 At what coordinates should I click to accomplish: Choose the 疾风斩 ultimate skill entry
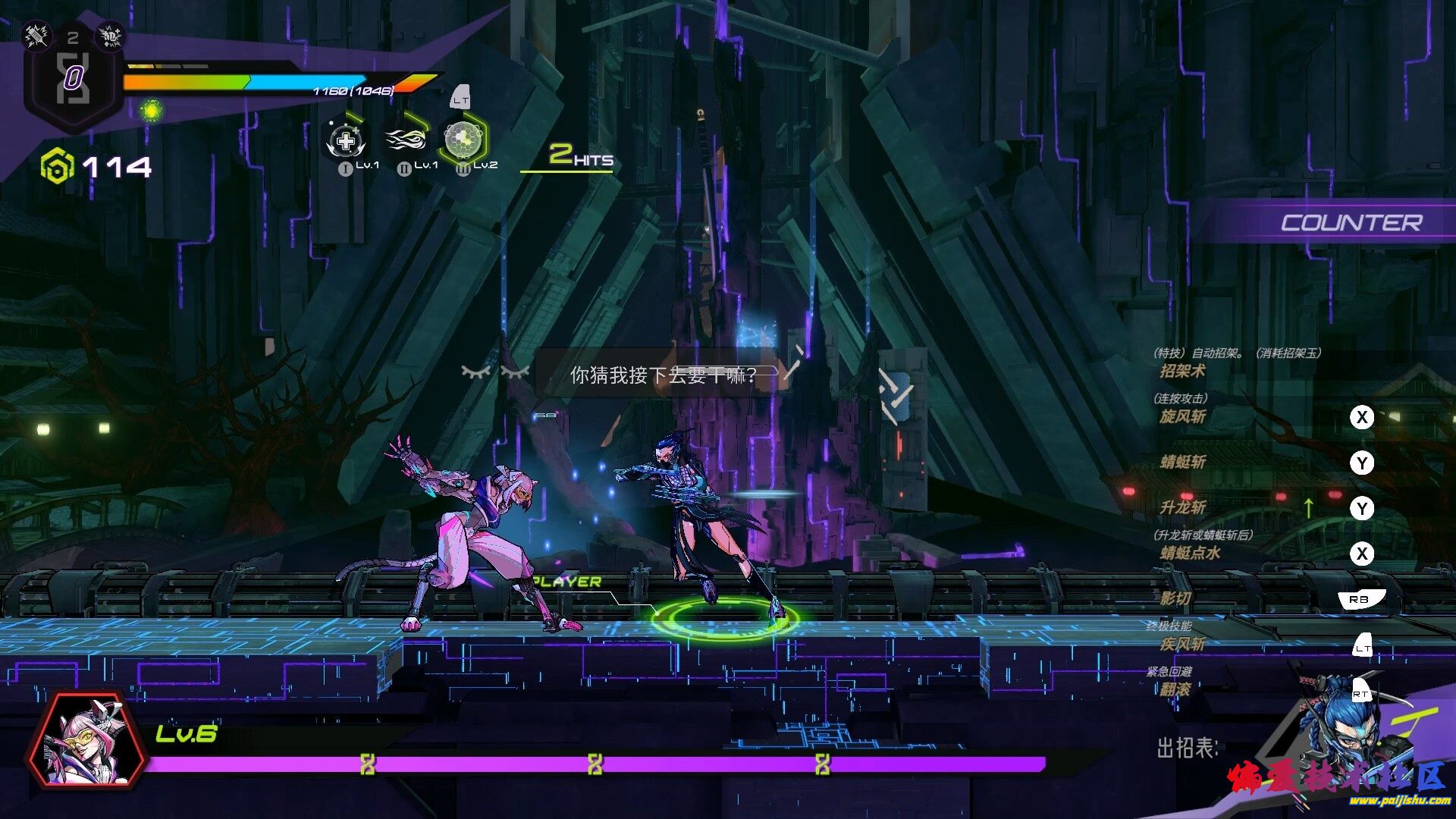tap(1182, 644)
